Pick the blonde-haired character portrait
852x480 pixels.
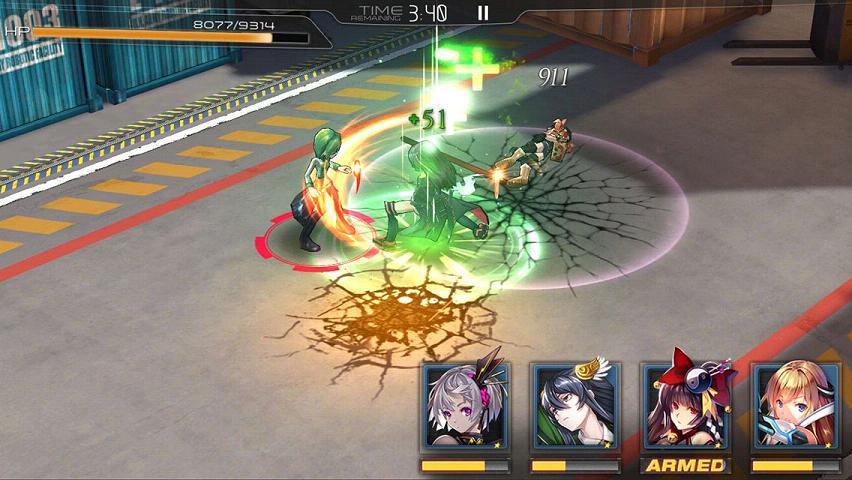[795, 407]
